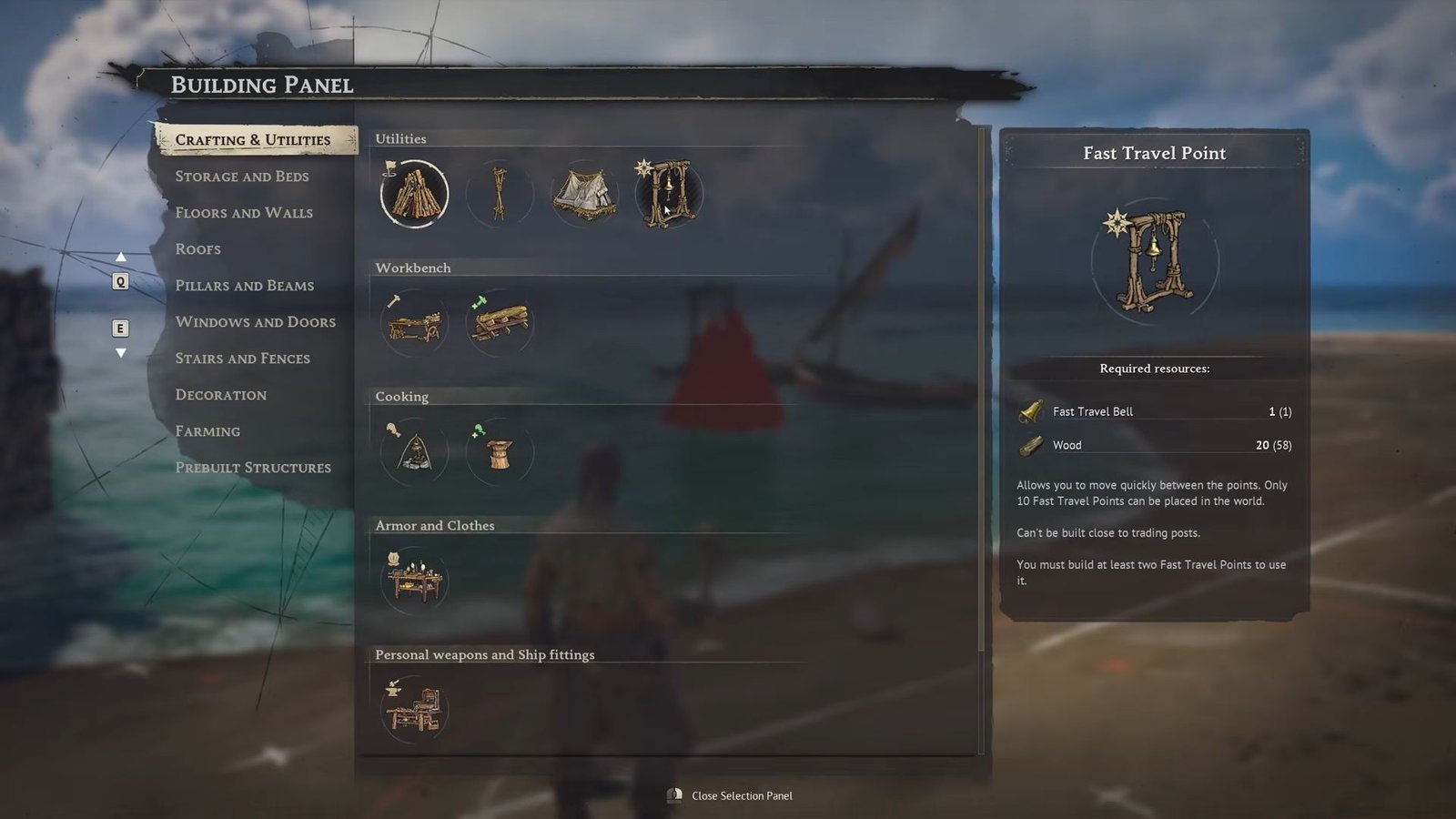Switch to Storage and Beds category
Image resolution: width=1456 pixels, height=819 pixels.
(242, 177)
